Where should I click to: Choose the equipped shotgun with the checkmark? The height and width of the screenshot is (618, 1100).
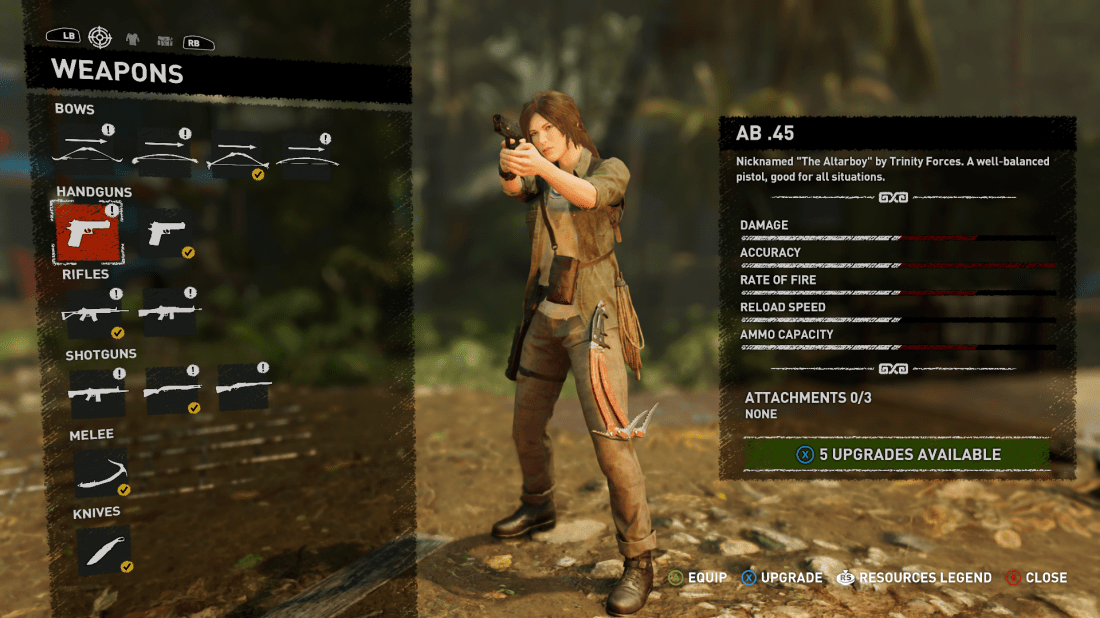click(x=171, y=390)
